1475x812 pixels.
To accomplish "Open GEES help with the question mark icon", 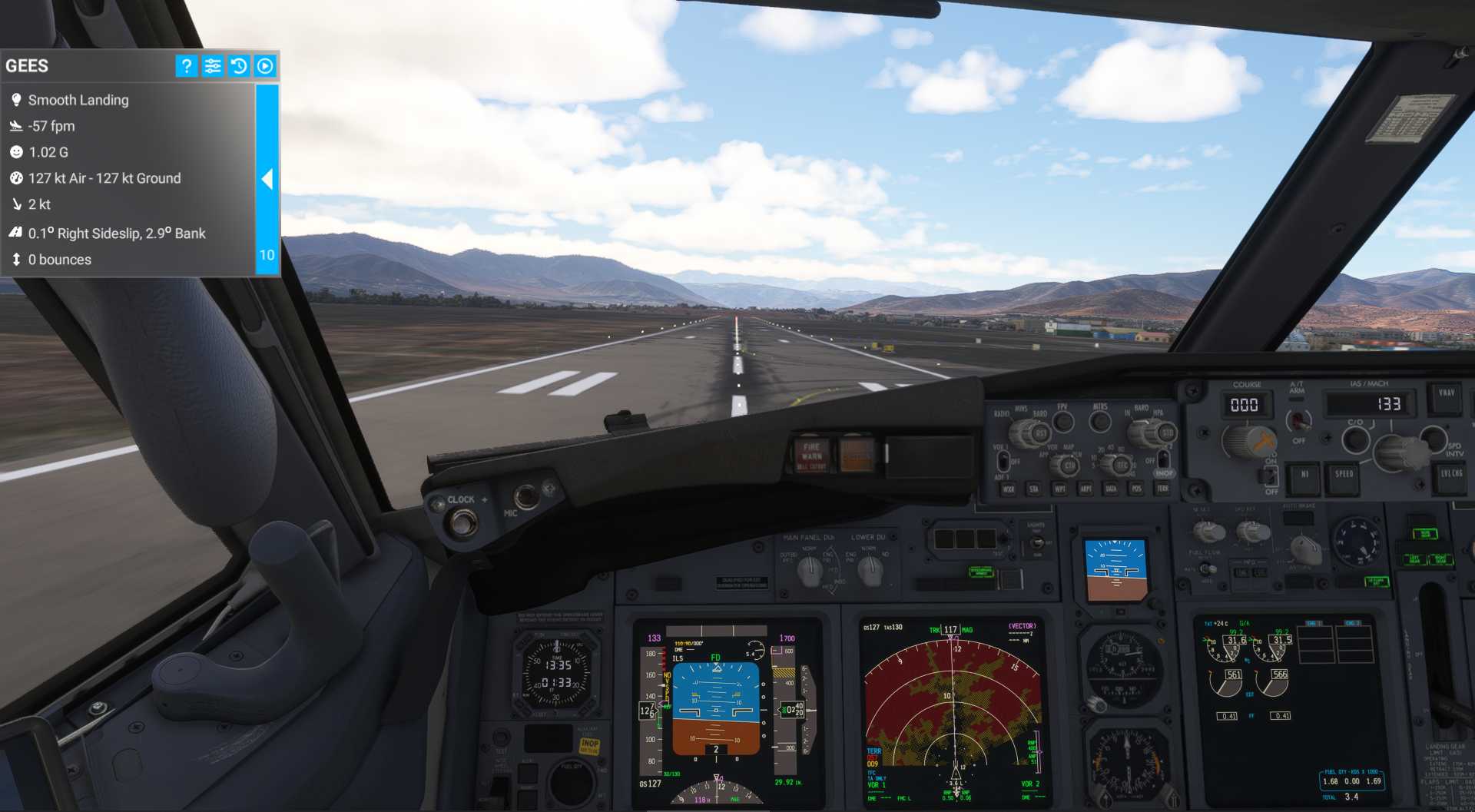I will coord(186,66).
